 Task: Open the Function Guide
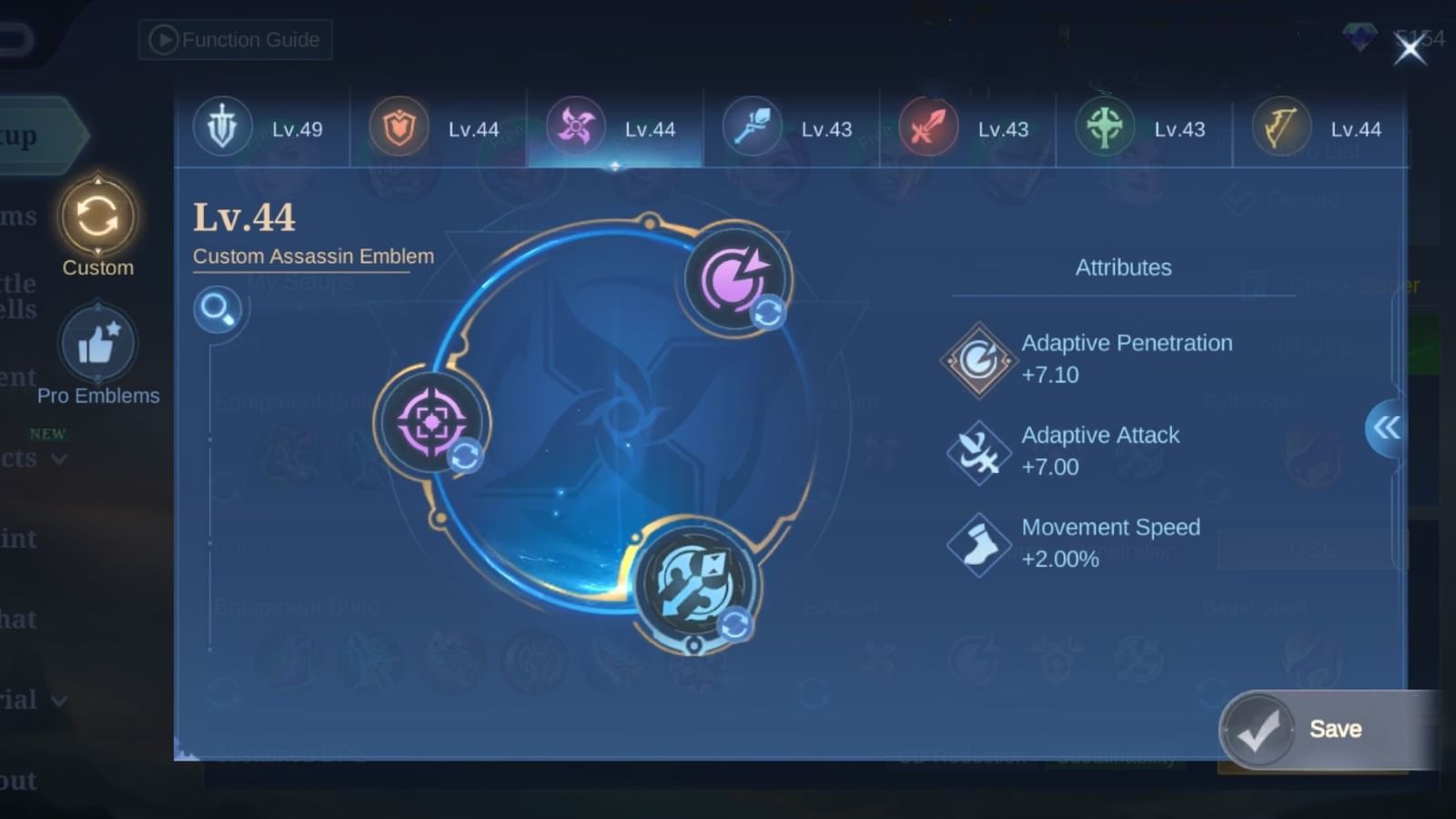pyautogui.click(x=234, y=39)
